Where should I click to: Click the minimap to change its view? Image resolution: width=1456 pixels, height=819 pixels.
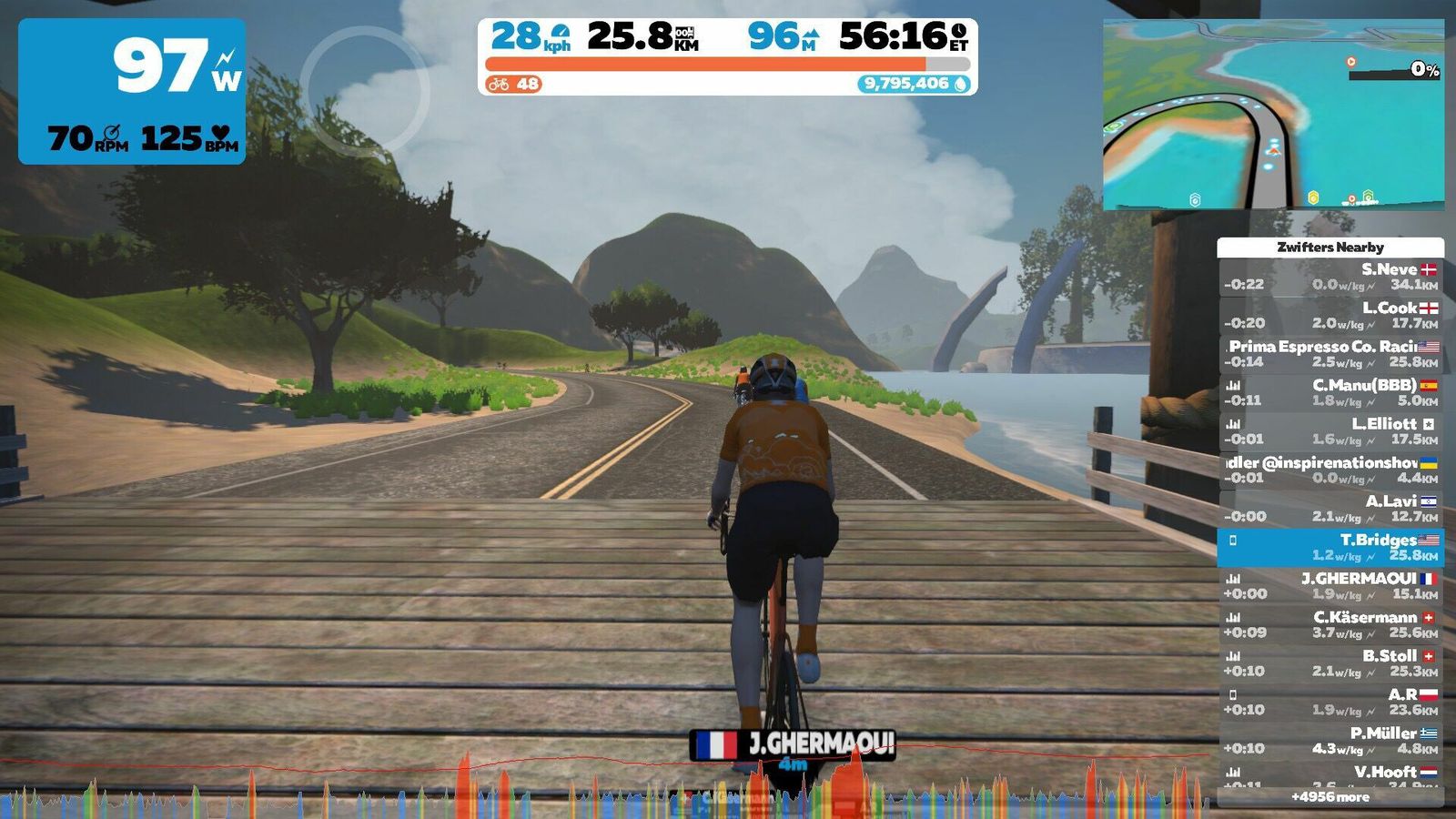(1273, 115)
